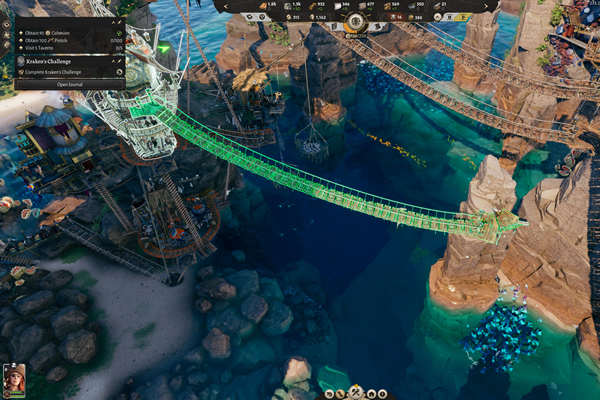
Task: Select the captain portrait in the corner
Action: (x=14, y=379)
